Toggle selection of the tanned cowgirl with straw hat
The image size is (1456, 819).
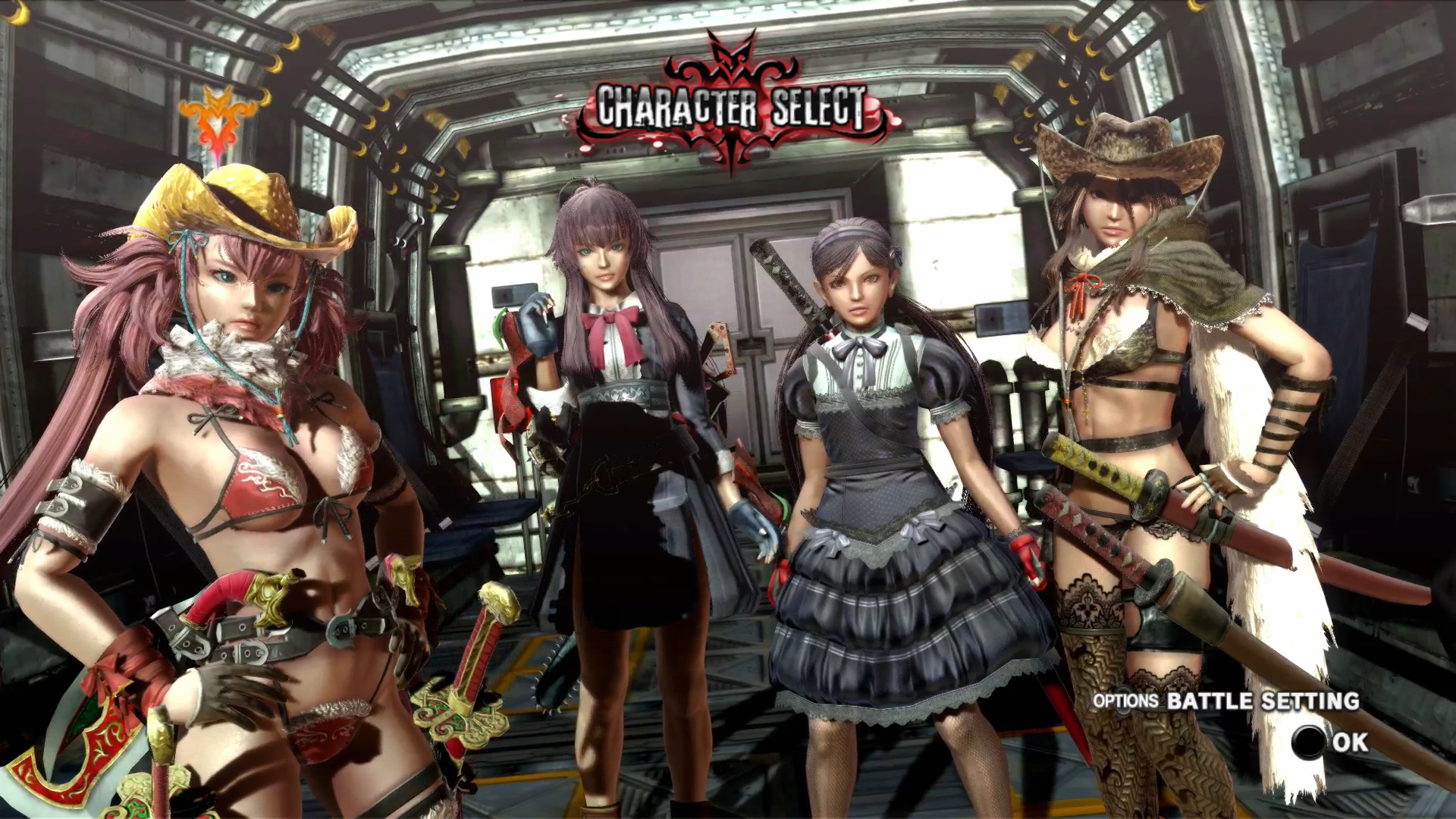(1137, 379)
